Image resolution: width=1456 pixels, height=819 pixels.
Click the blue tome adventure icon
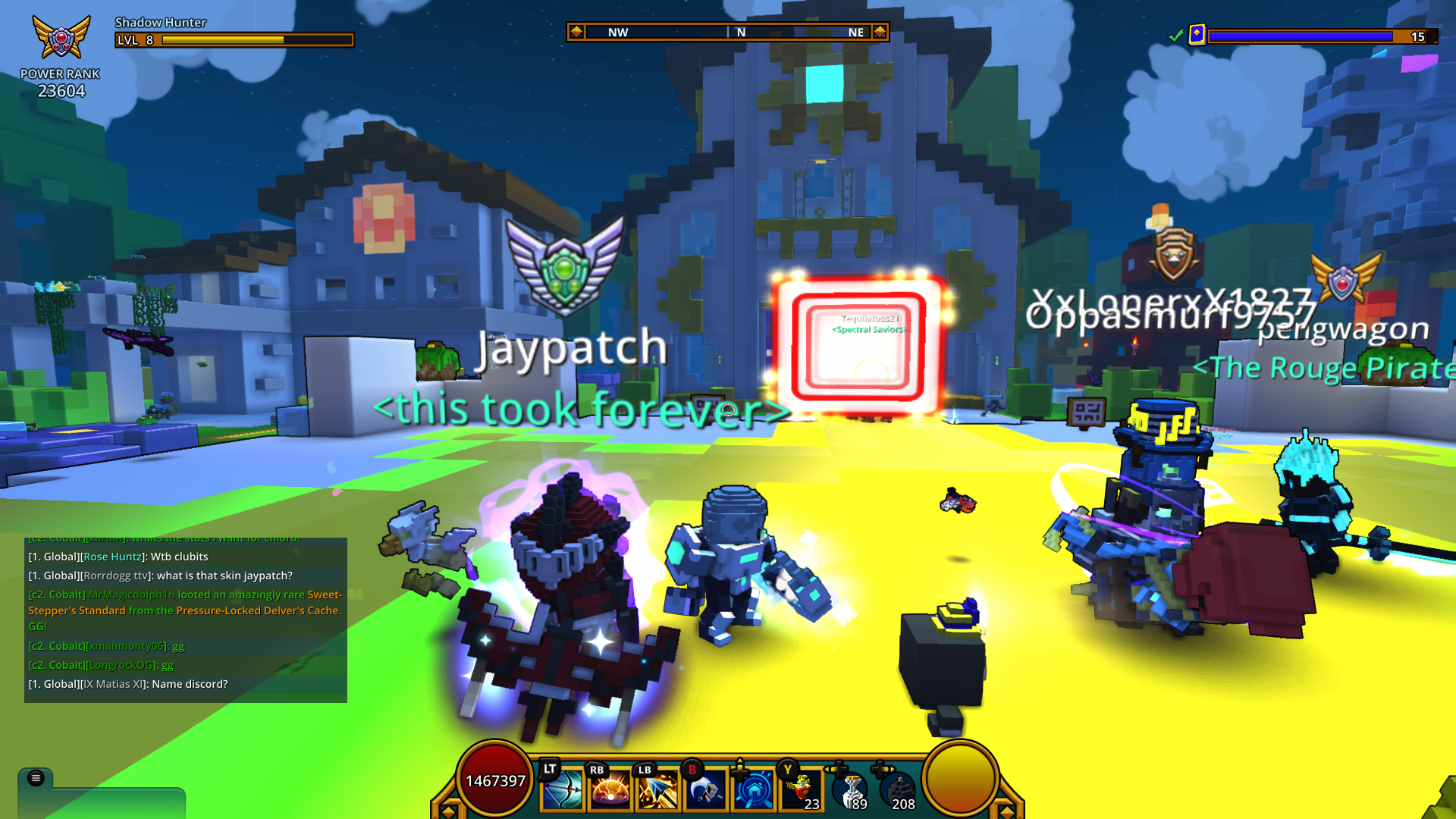click(1197, 35)
